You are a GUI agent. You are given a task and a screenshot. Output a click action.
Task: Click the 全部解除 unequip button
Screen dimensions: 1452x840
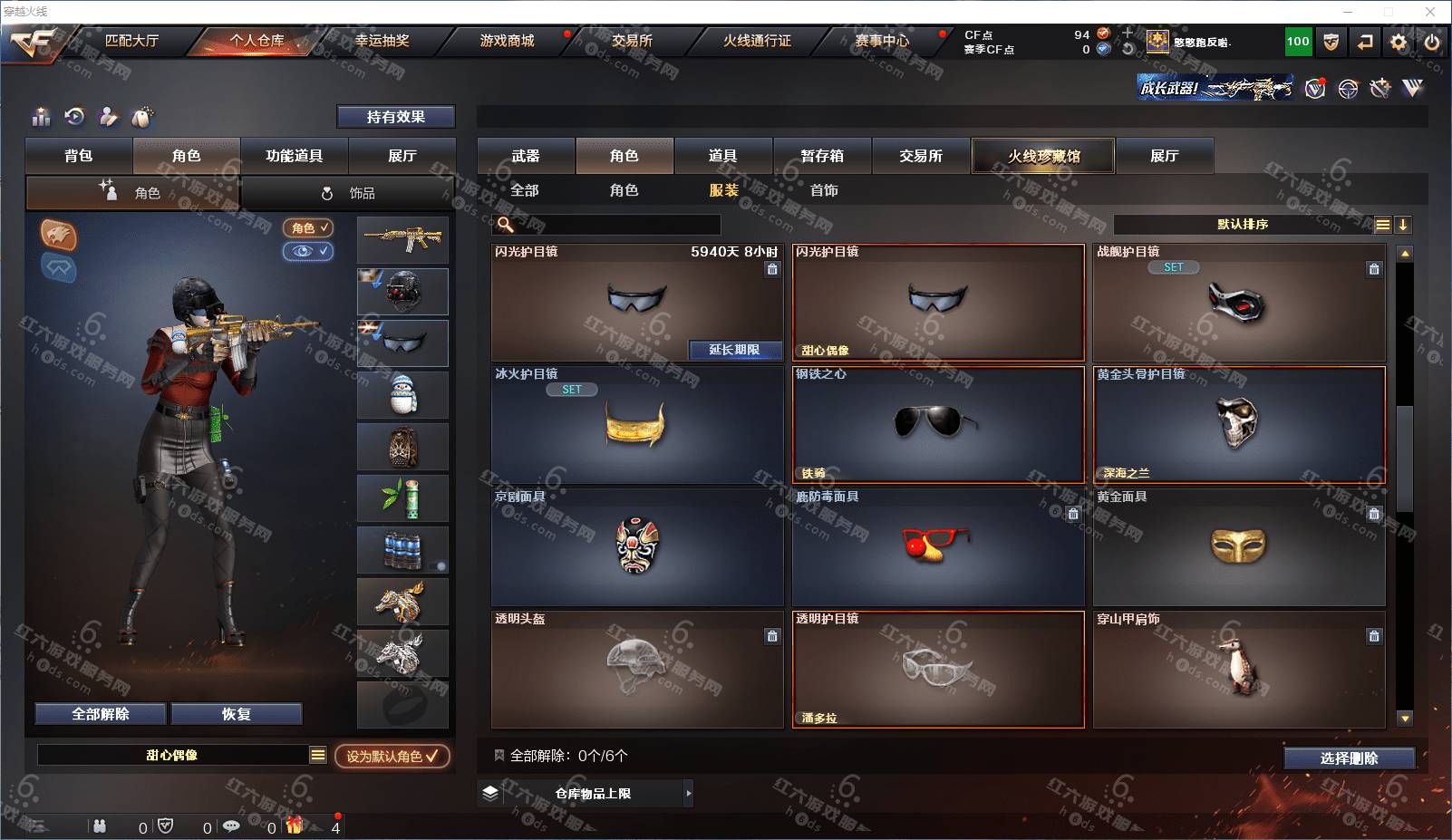(x=101, y=714)
